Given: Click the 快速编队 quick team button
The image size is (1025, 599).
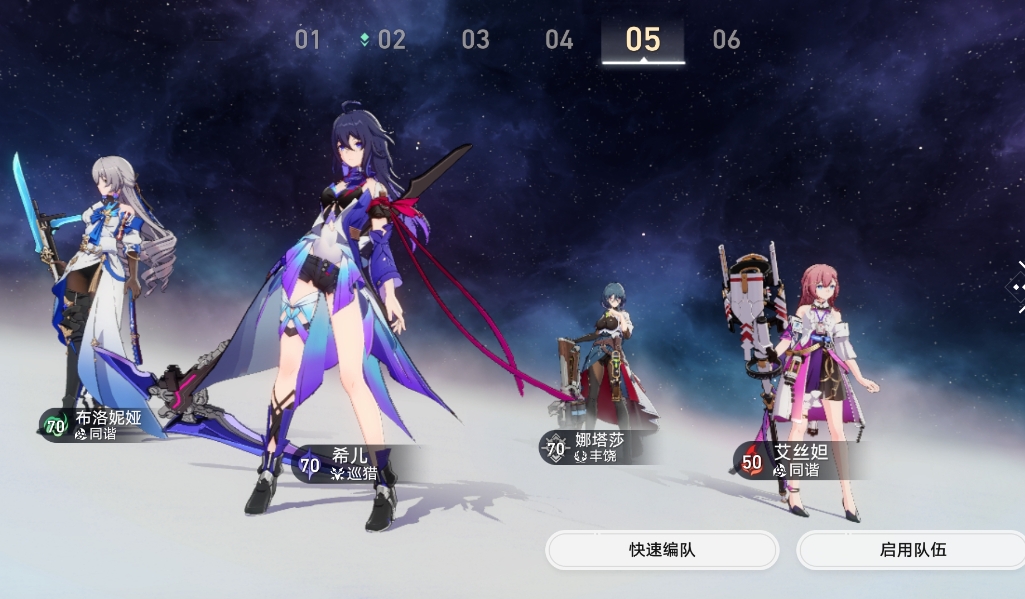Looking at the screenshot, I should [x=662, y=550].
